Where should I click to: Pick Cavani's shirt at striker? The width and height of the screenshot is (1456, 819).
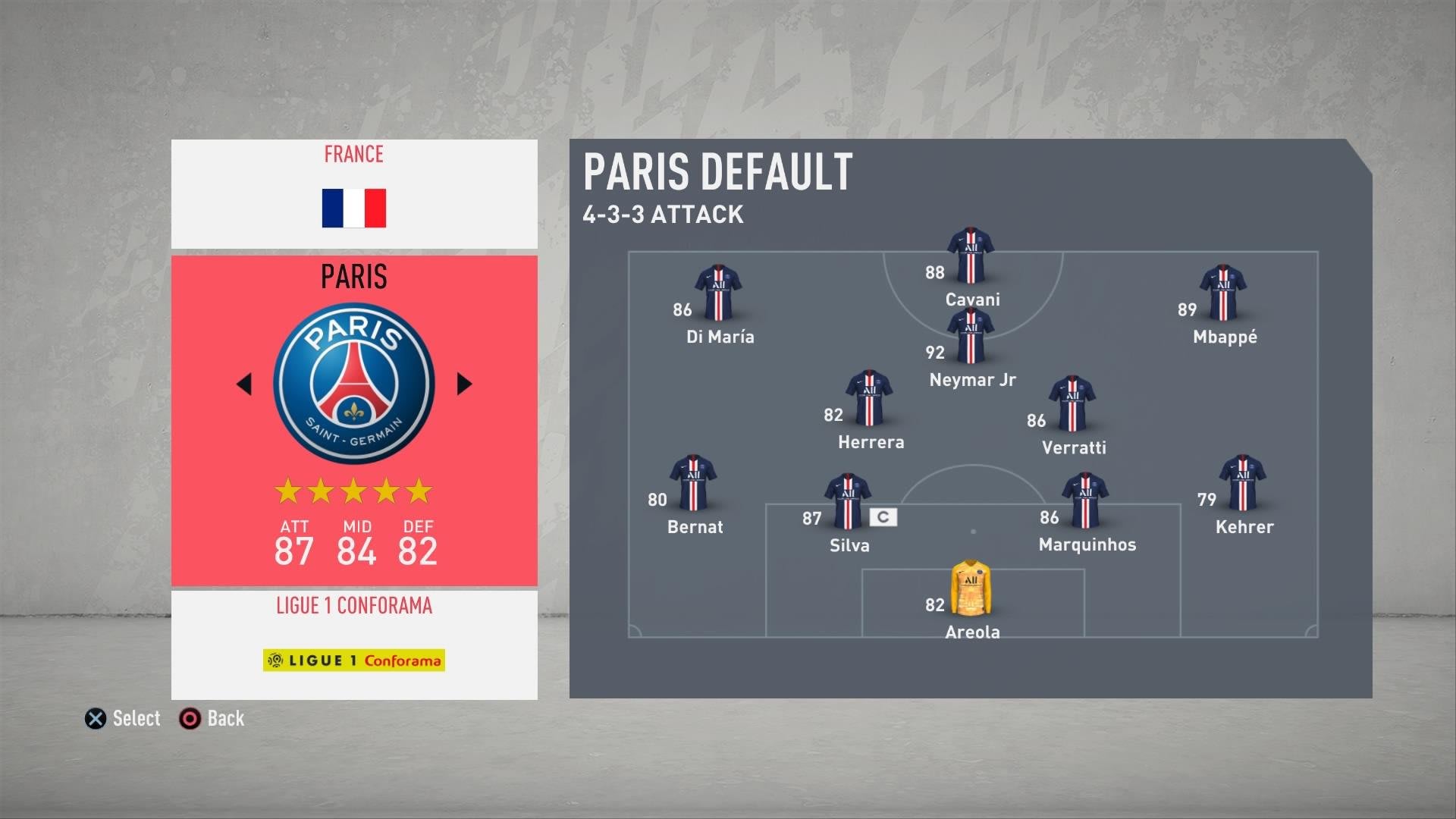pos(971,256)
